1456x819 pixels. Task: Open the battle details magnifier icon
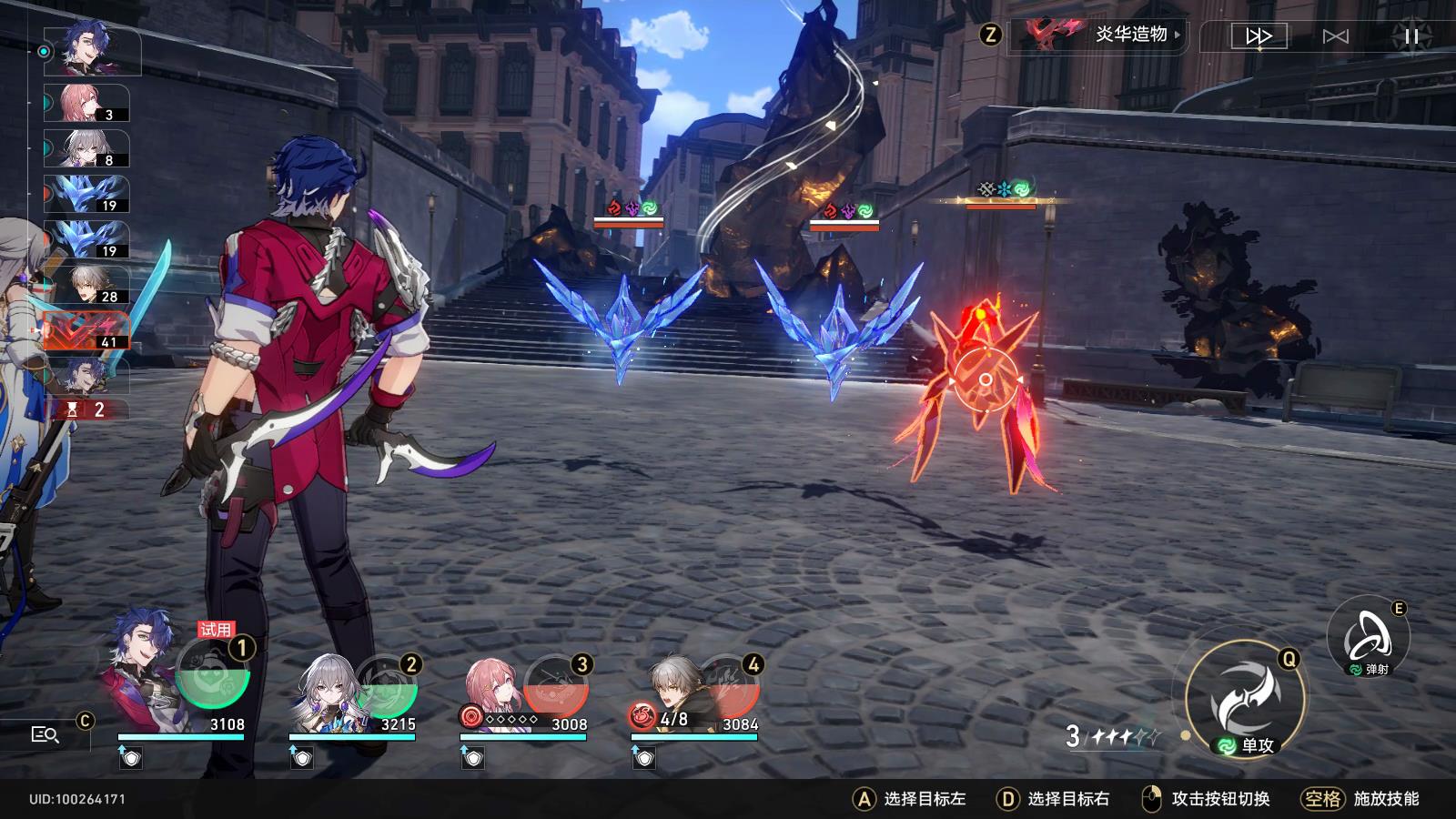45,734
